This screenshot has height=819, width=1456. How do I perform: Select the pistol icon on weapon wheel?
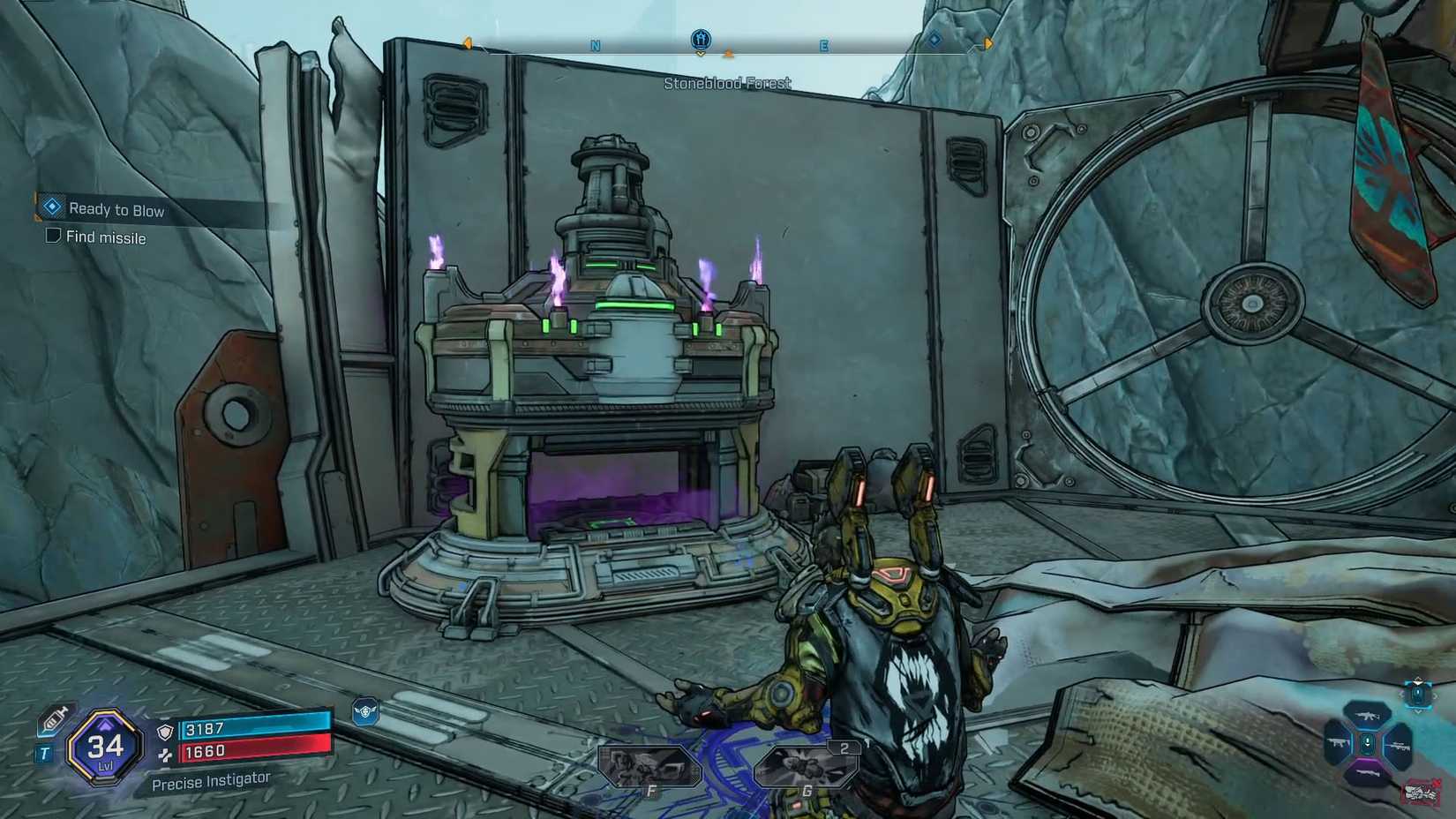[1338, 742]
